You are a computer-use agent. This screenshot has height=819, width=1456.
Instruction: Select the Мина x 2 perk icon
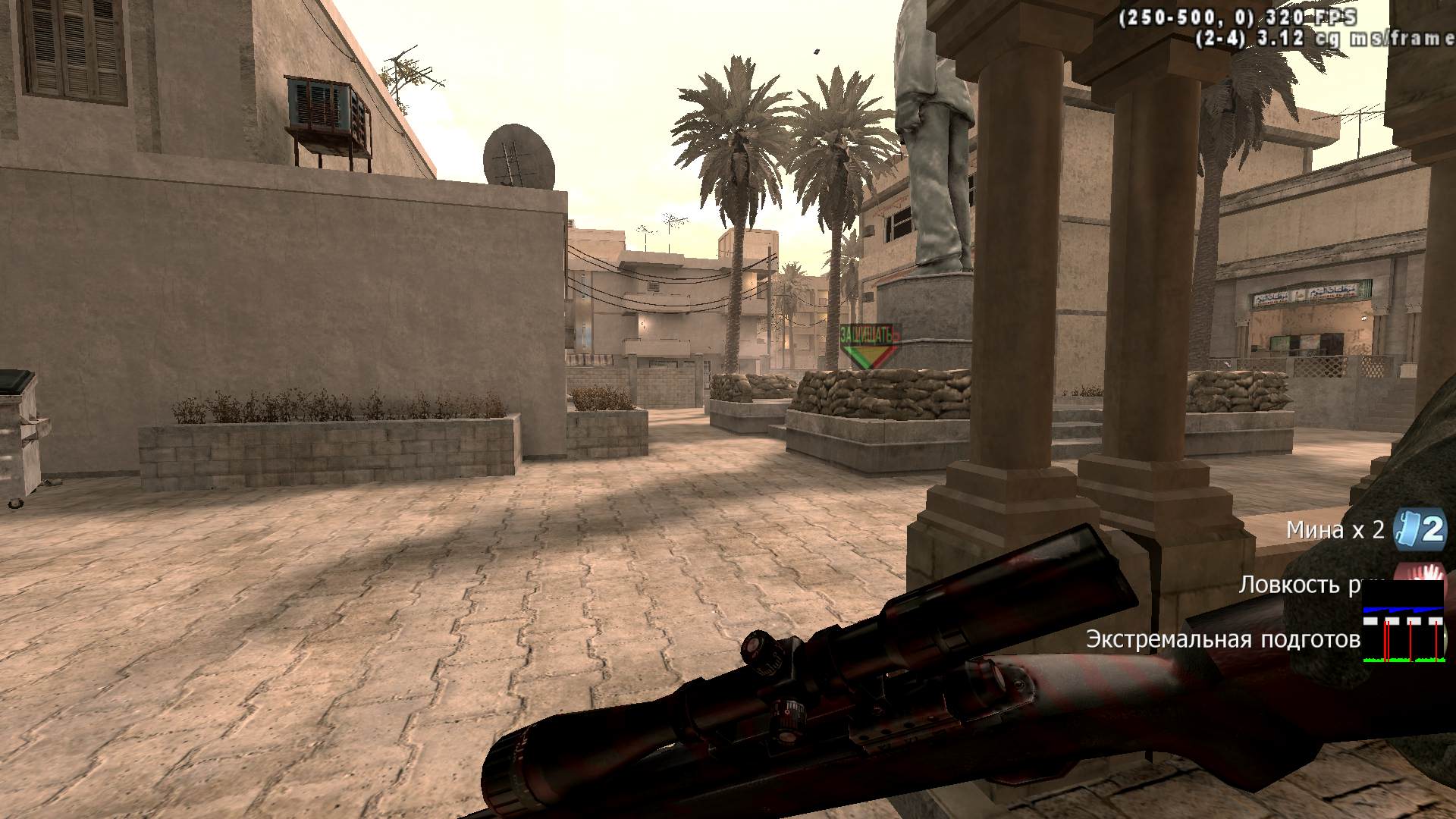click(x=1420, y=529)
